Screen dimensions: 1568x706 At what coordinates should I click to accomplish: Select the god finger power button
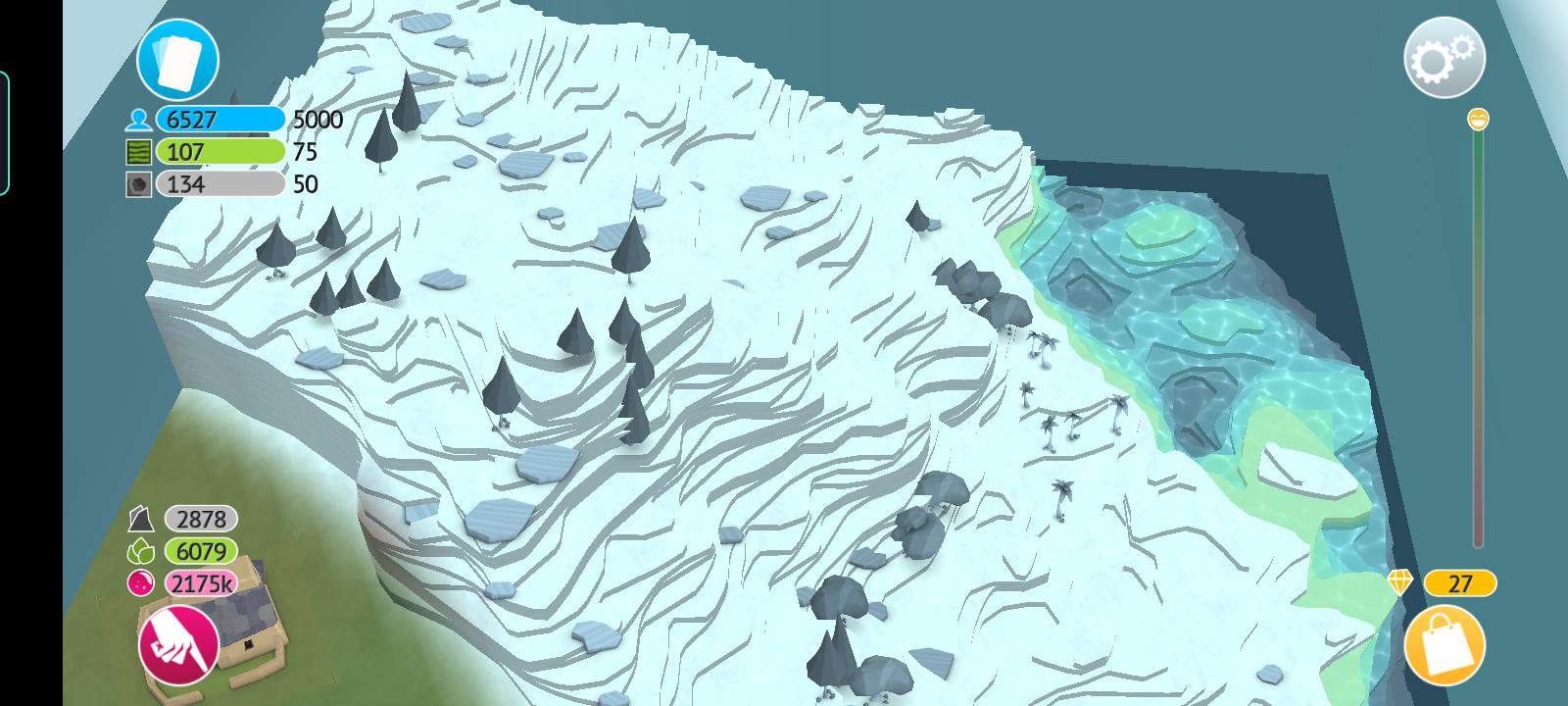pyautogui.click(x=176, y=642)
